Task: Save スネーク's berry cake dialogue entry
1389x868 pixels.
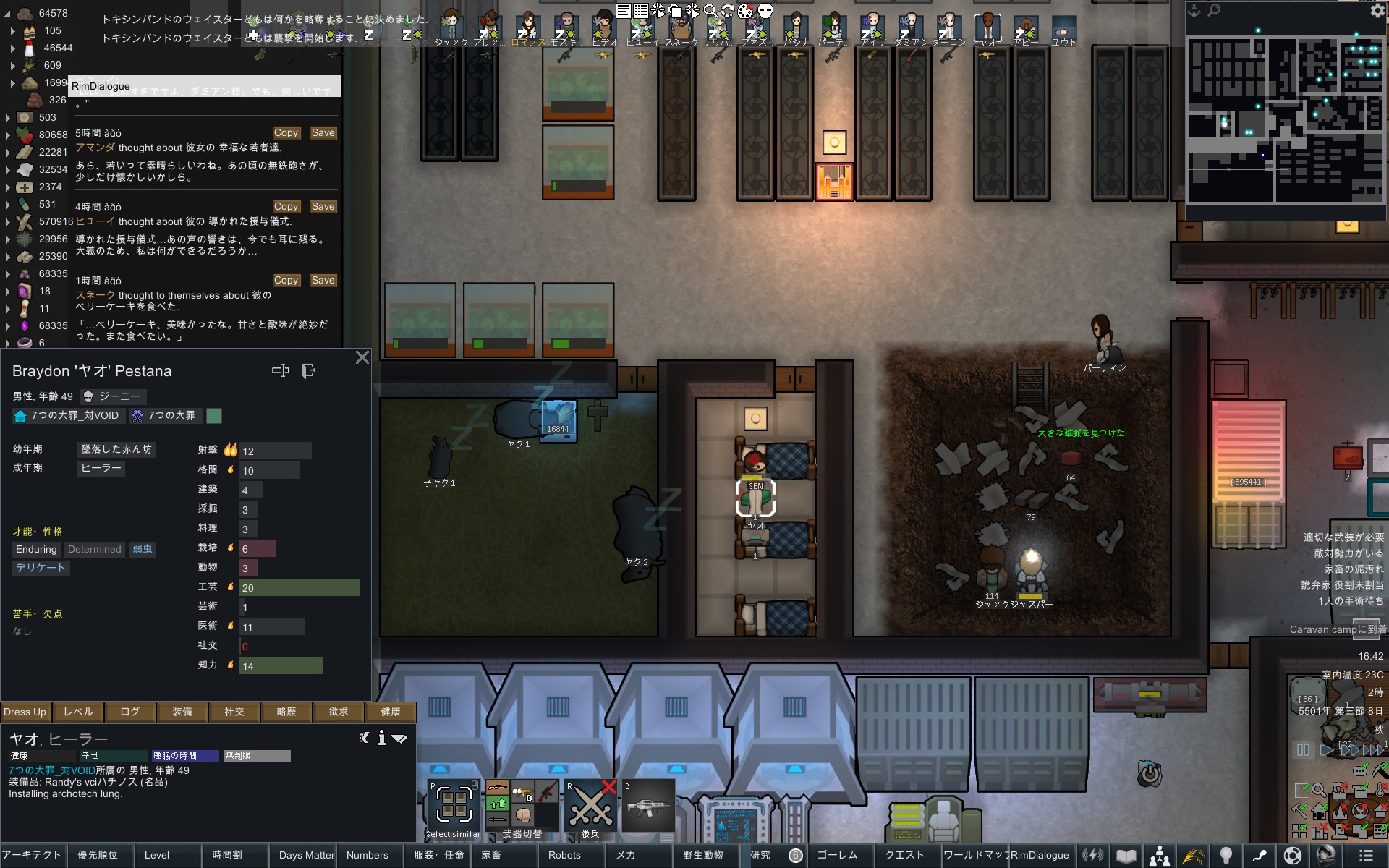Action: click(323, 281)
